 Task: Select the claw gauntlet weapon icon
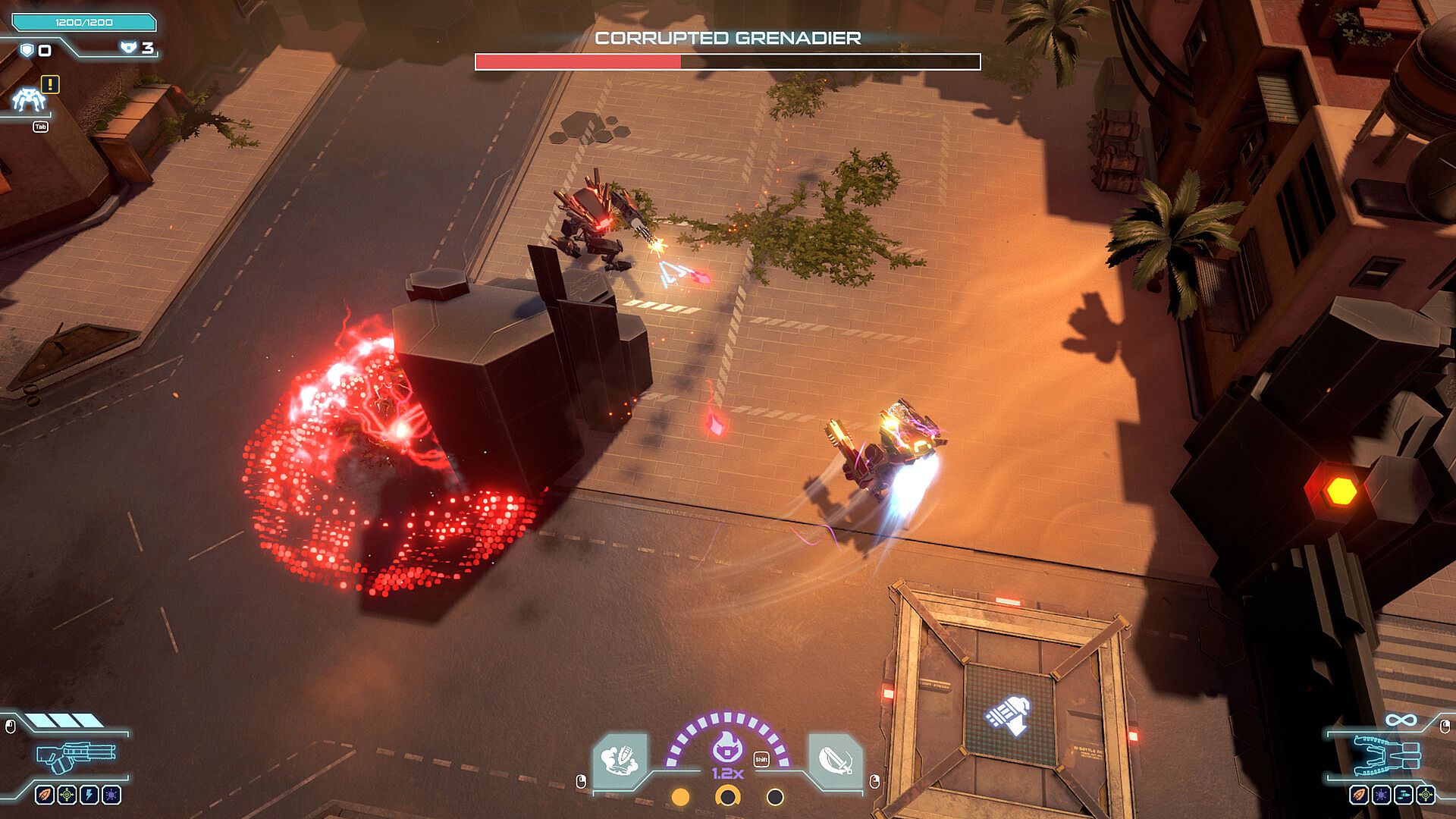click(x=1387, y=755)
